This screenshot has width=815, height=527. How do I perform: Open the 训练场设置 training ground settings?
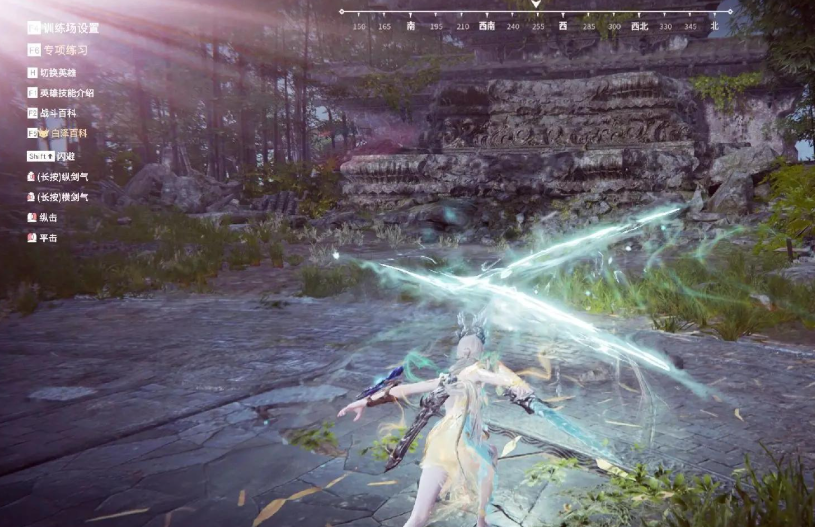70,28
